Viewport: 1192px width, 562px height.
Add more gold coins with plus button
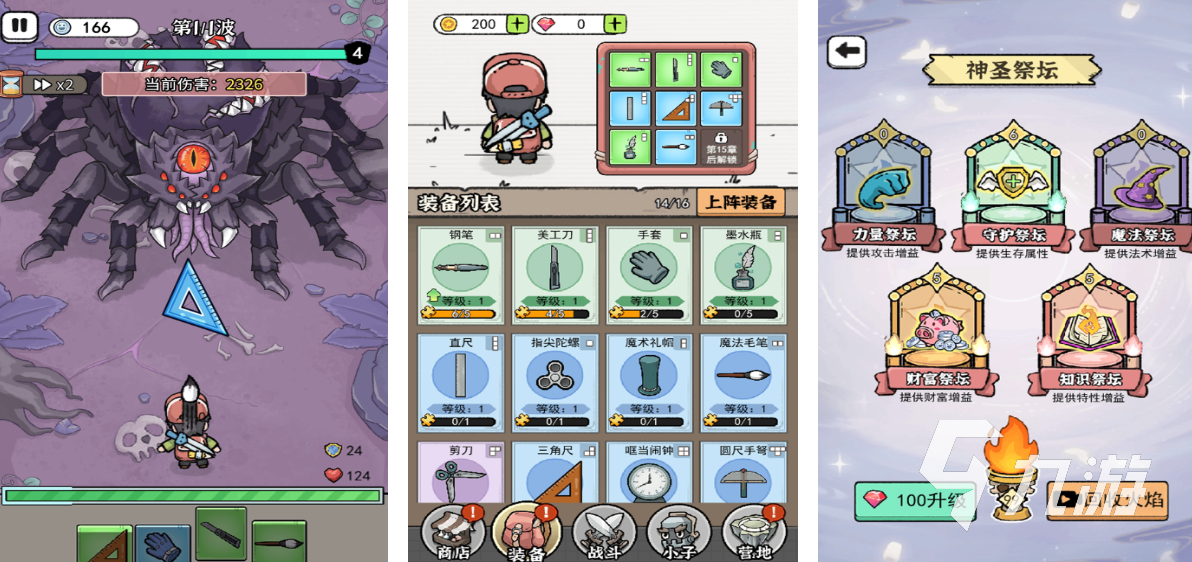point(517,24)
